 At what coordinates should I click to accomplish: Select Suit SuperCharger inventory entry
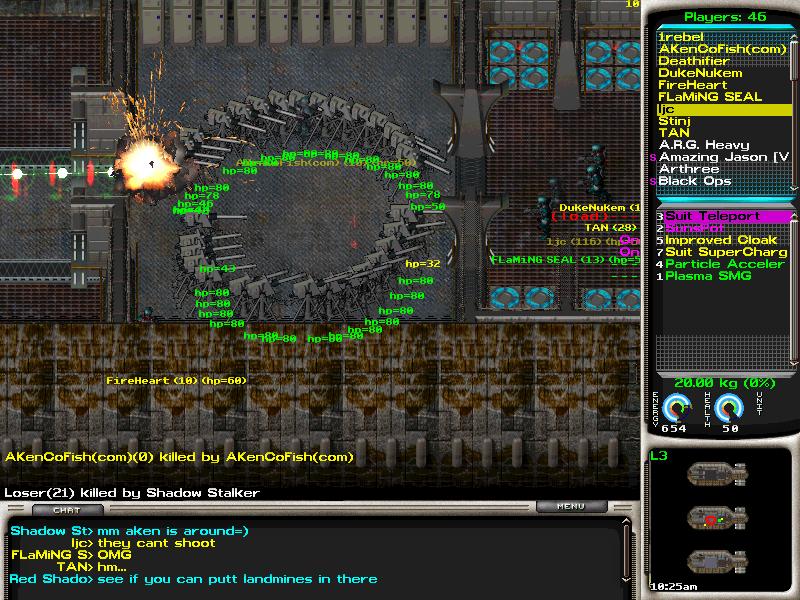tap(726, 252)
